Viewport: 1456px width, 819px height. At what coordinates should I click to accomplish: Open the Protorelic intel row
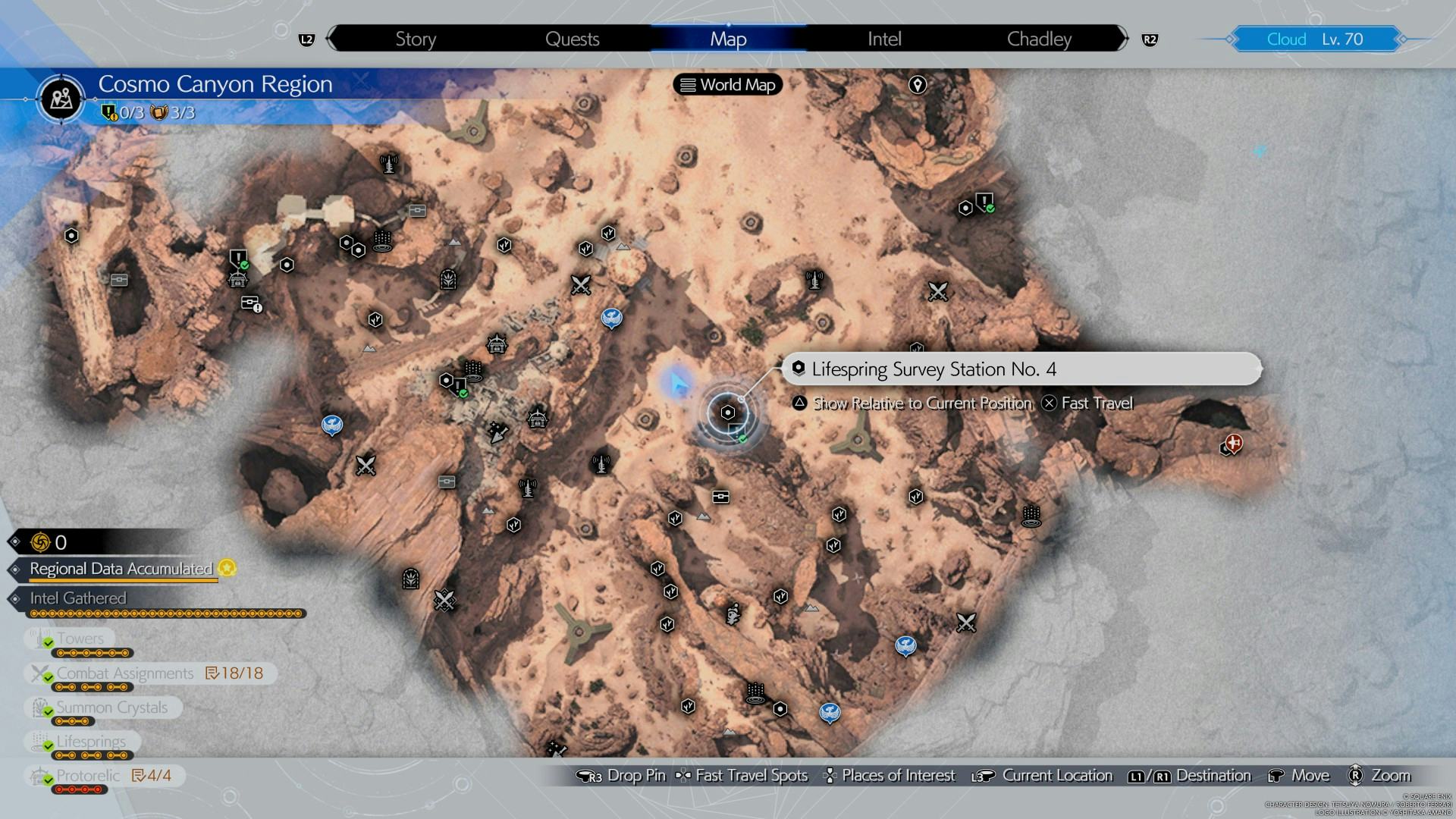[x=88, y=775]
